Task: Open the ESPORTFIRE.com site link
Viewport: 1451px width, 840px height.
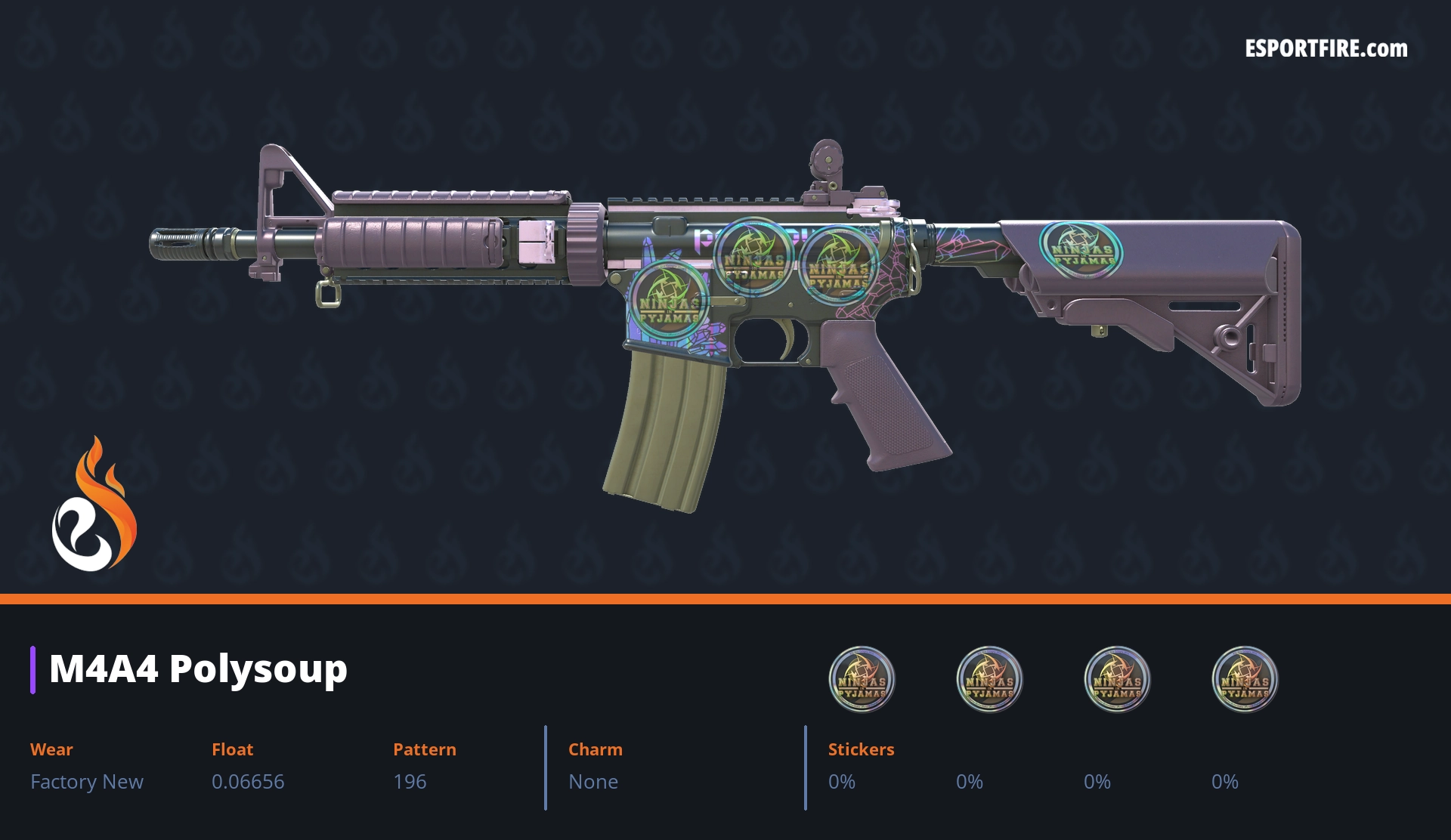Action: tap(1326, 49)
